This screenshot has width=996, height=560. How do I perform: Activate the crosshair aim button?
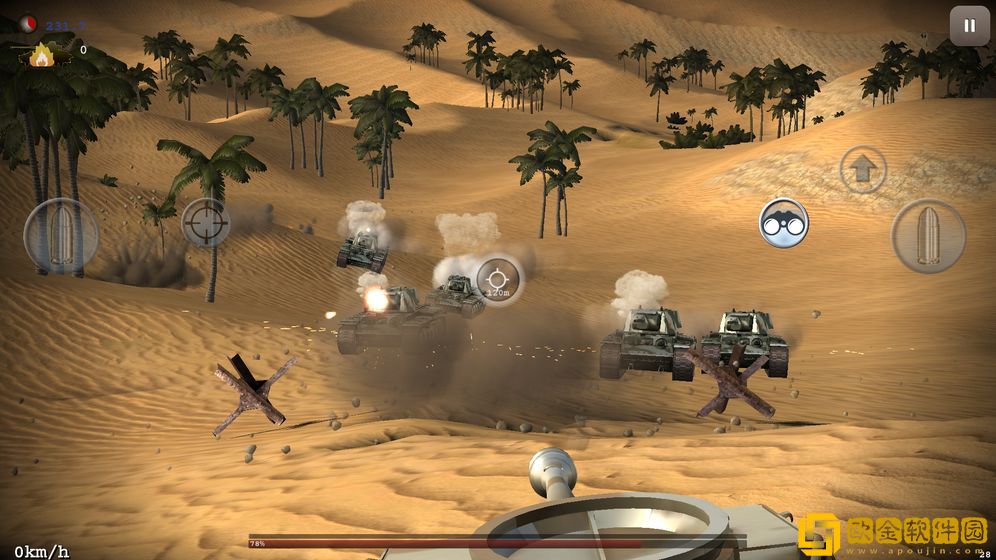coord(206,221)
